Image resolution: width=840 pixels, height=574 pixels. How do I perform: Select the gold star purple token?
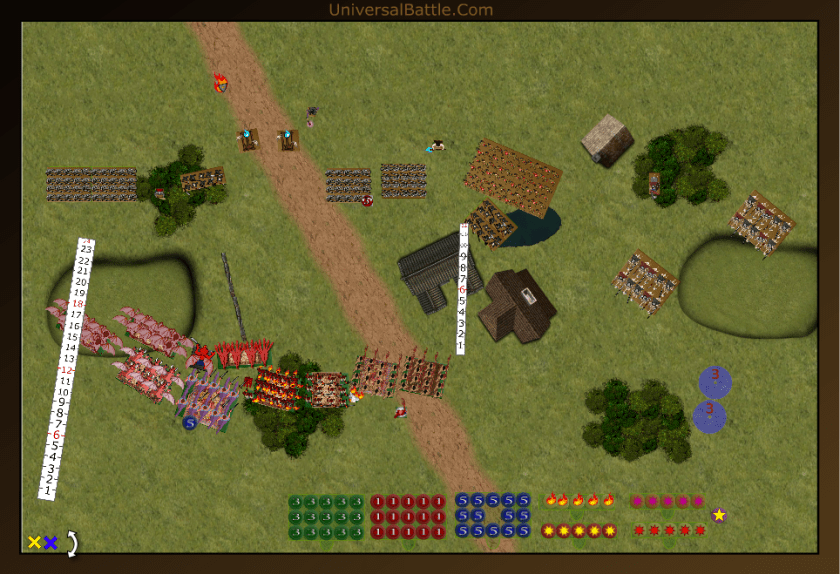(719, 515)
